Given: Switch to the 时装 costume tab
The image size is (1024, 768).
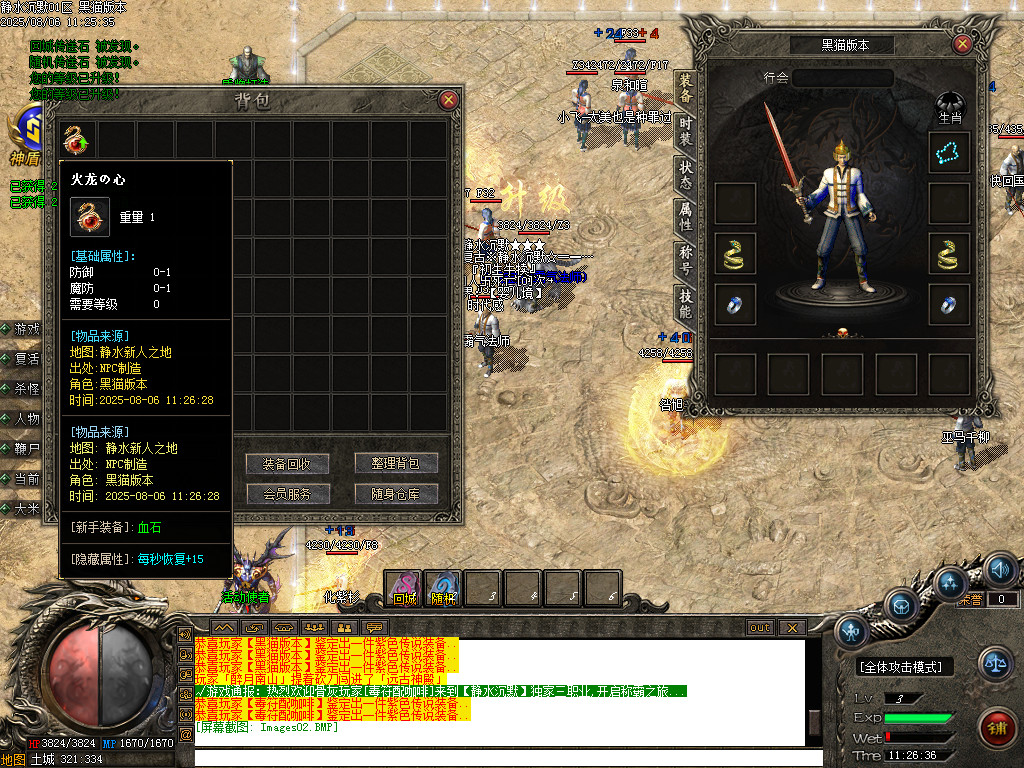Looking at the screenshot, I should click(686, 130).
